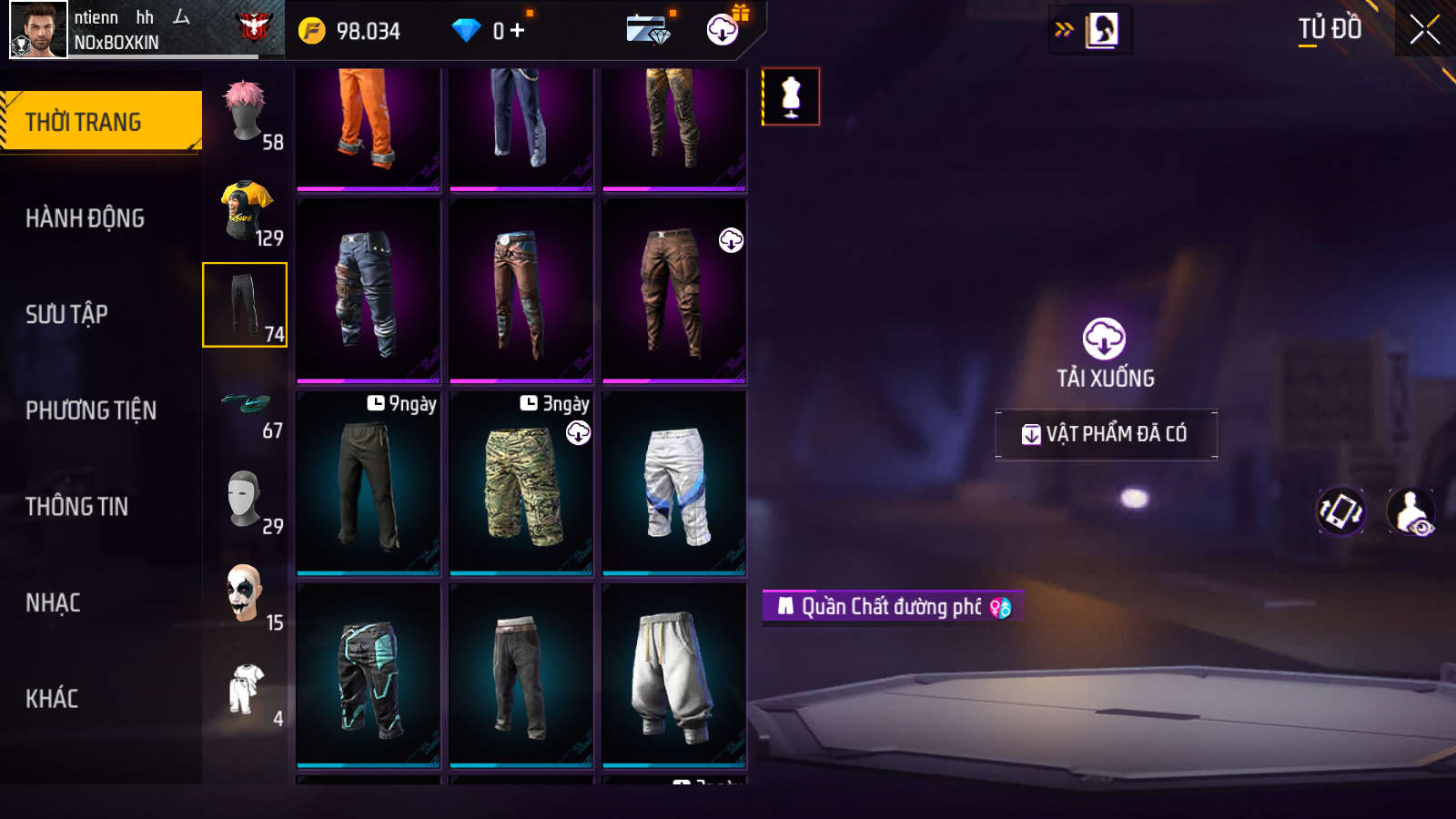Click the mannequin icon above the item grid
Viewport: 1456px width, 819px height.
(791, 96)
